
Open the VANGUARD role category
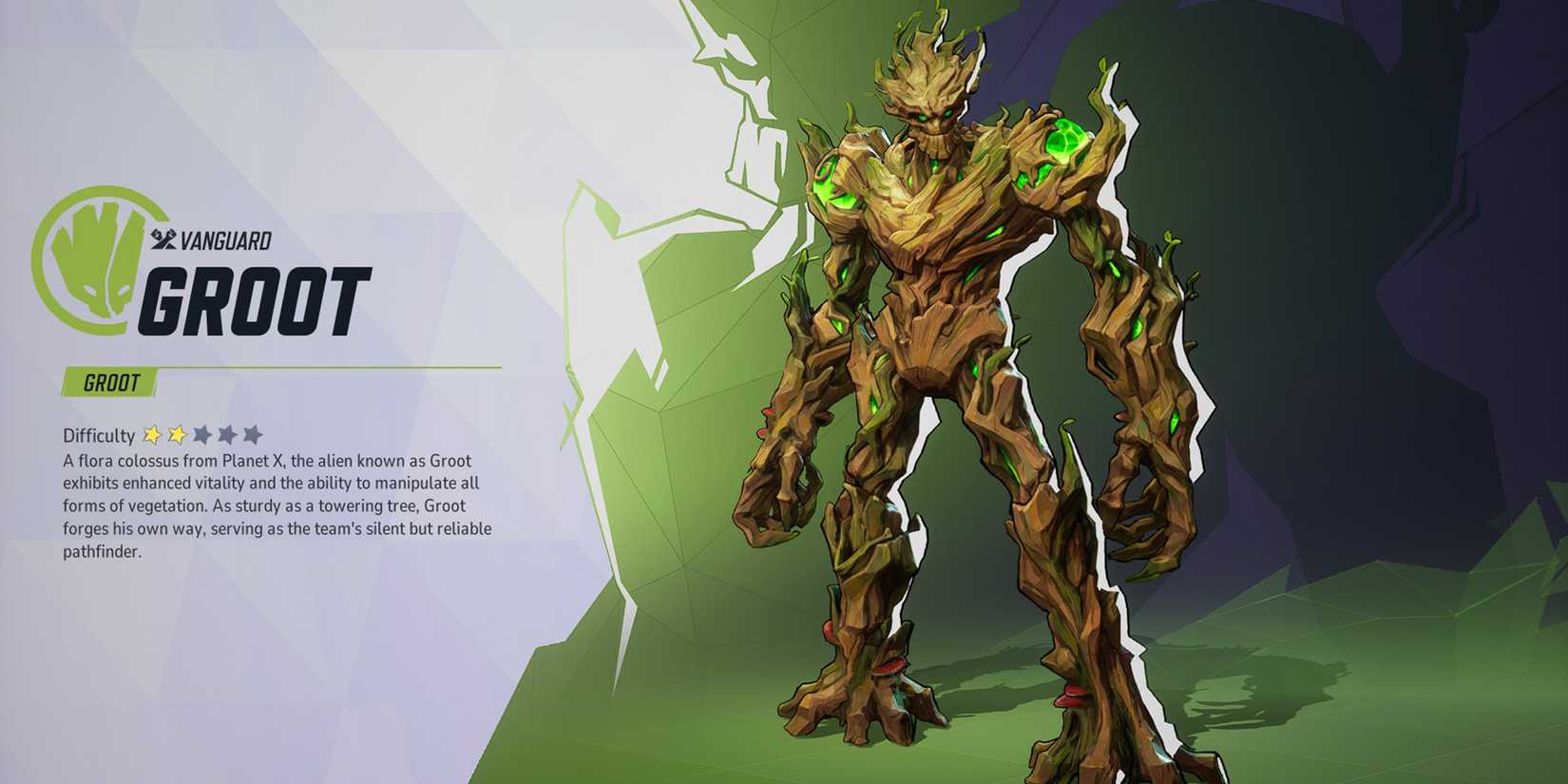[220, 241]
